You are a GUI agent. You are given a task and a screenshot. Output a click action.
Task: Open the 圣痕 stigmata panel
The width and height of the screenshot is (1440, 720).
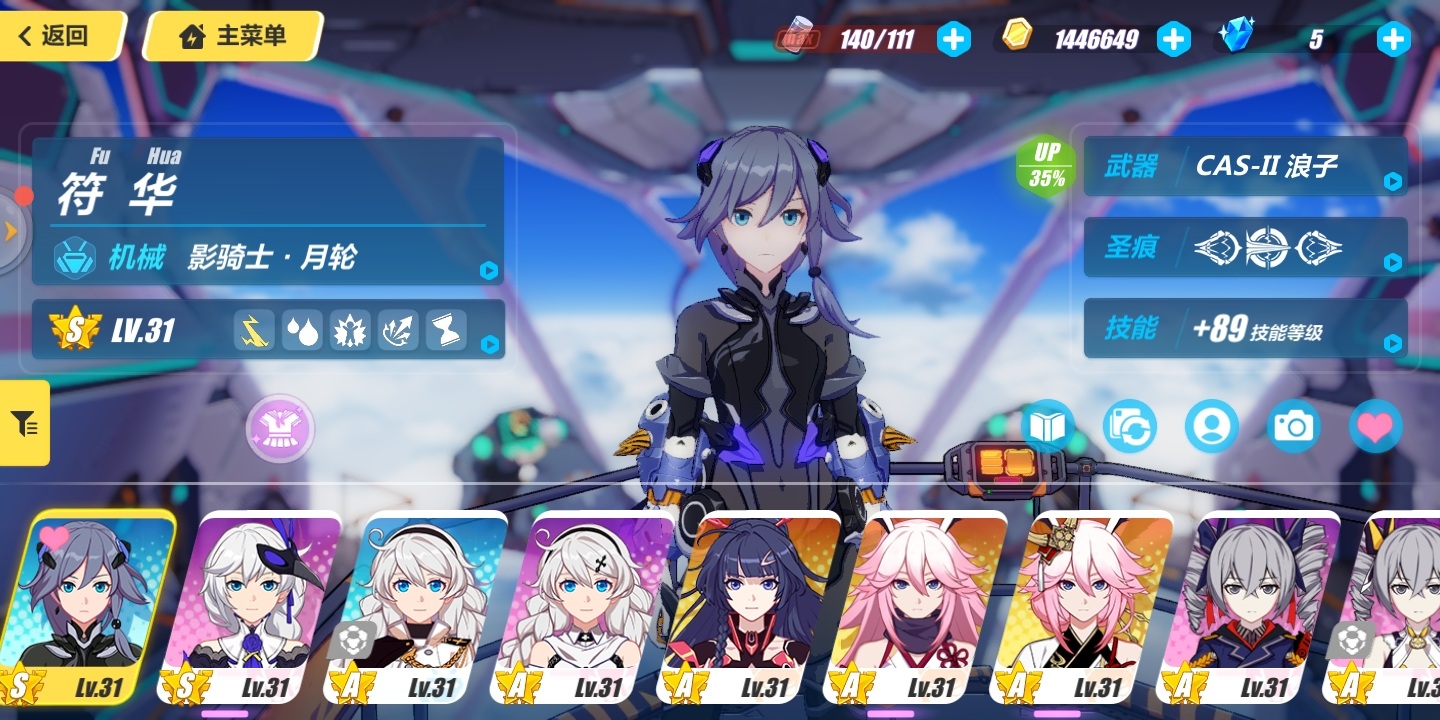click(x=1246, y=247)
